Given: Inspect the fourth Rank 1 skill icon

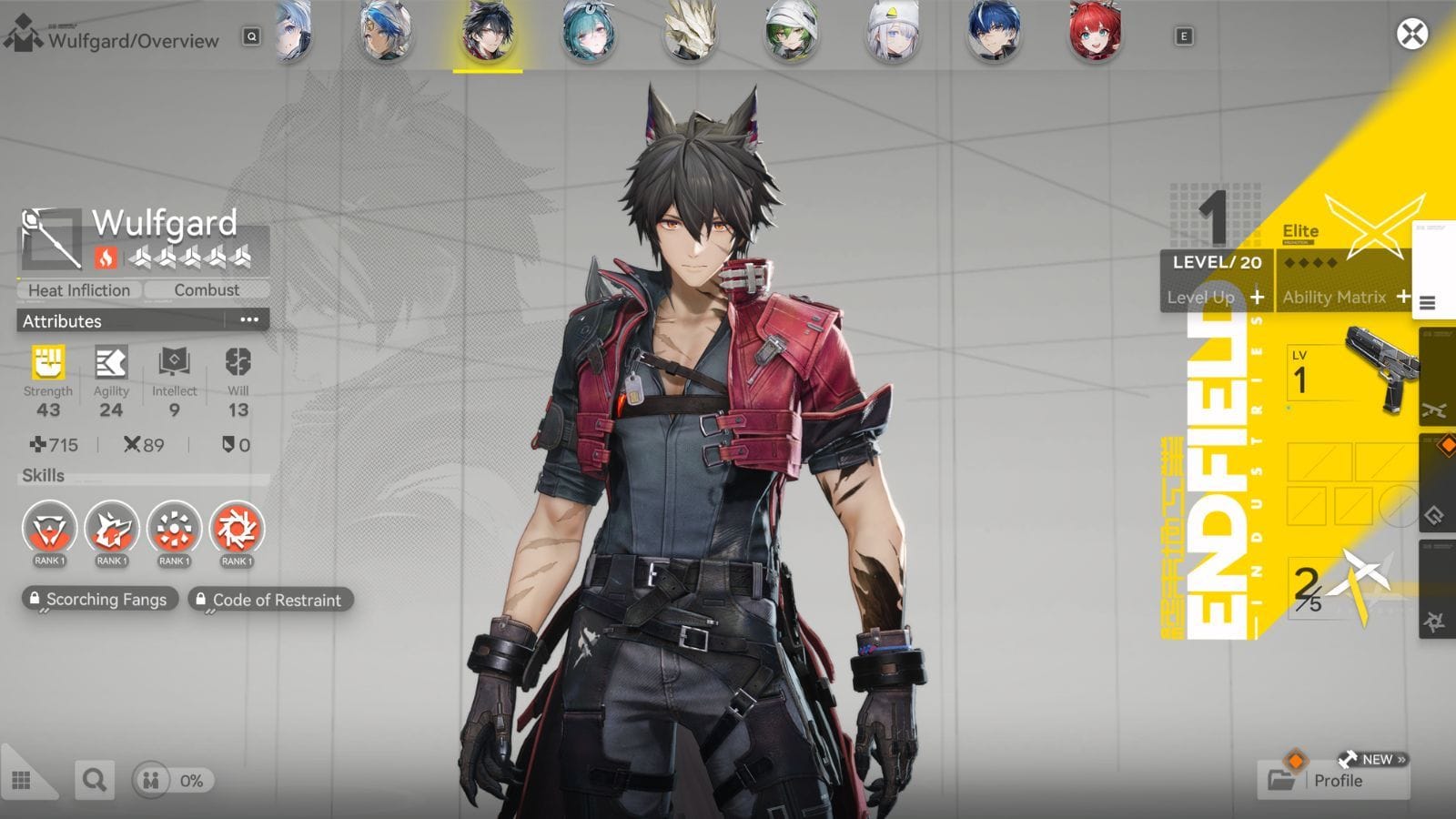Looking at the screenshot, I should [x=237, y=530].
